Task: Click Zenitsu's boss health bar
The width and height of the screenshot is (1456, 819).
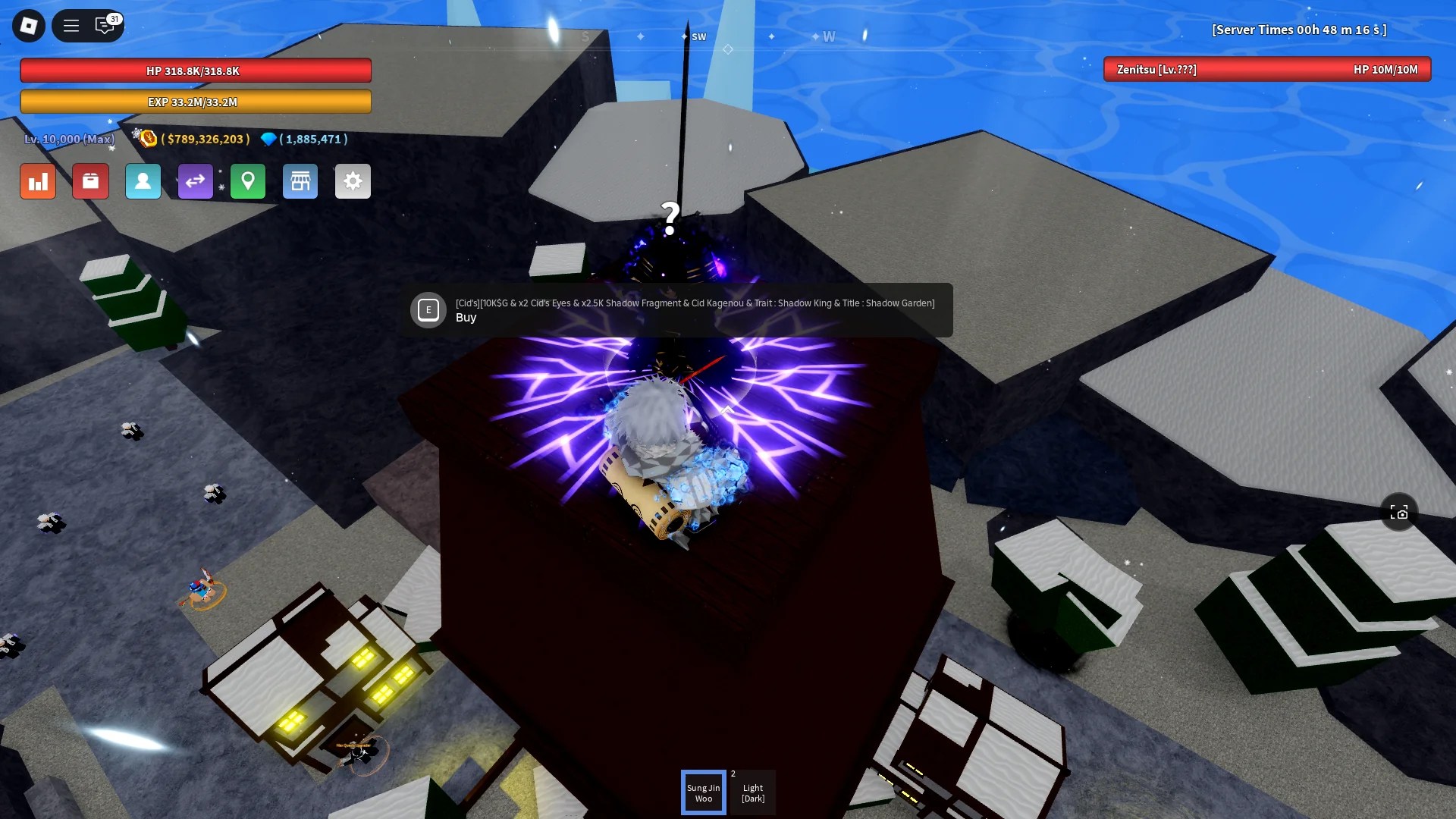Action: click(x=1266, y=71)
